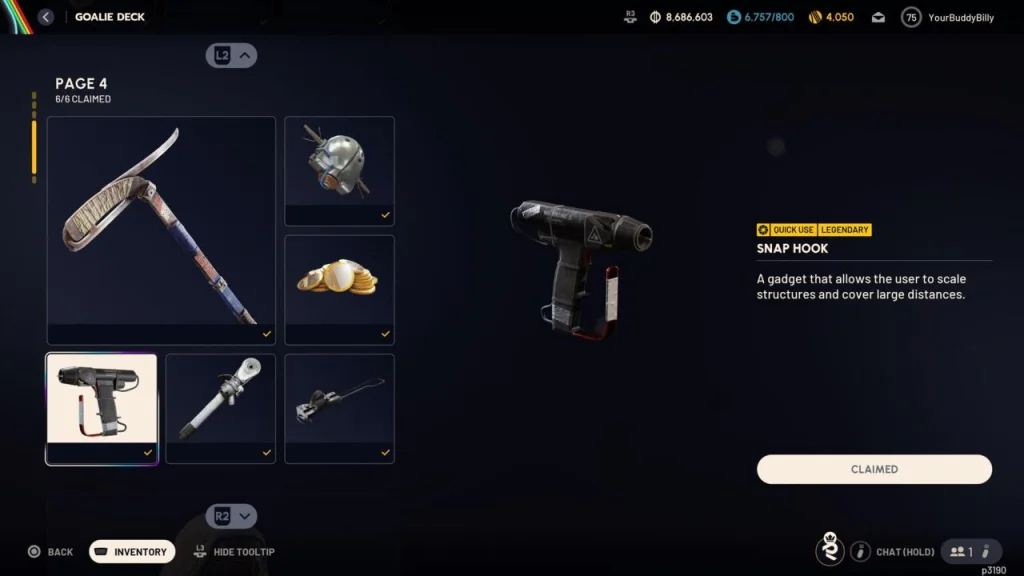The image size is (1024, 576).
Task: Click the Claimed button
Action: pyautogui.click(x=874, y=469)
